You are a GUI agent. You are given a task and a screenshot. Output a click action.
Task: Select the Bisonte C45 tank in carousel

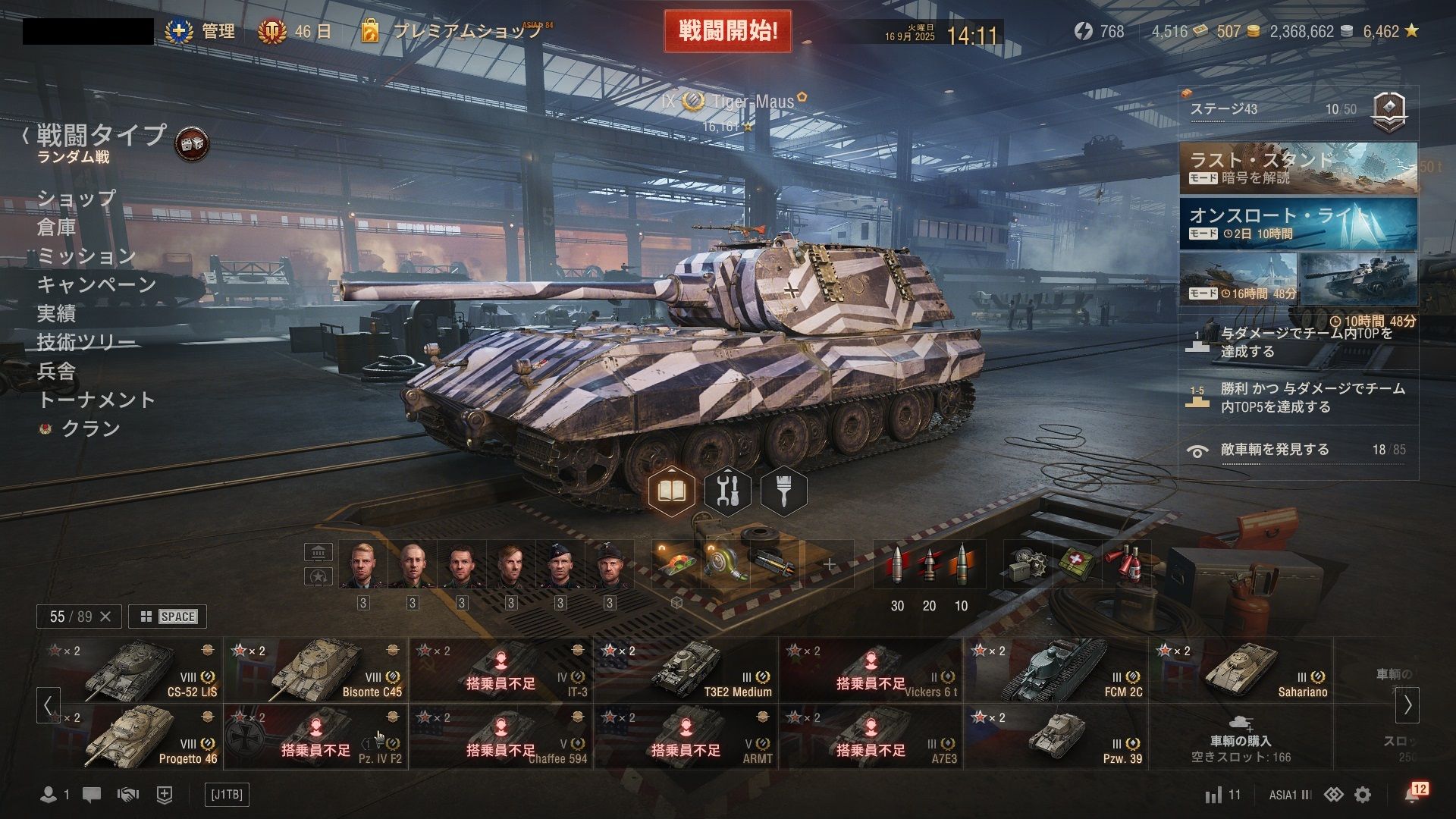tap(315, 670)
